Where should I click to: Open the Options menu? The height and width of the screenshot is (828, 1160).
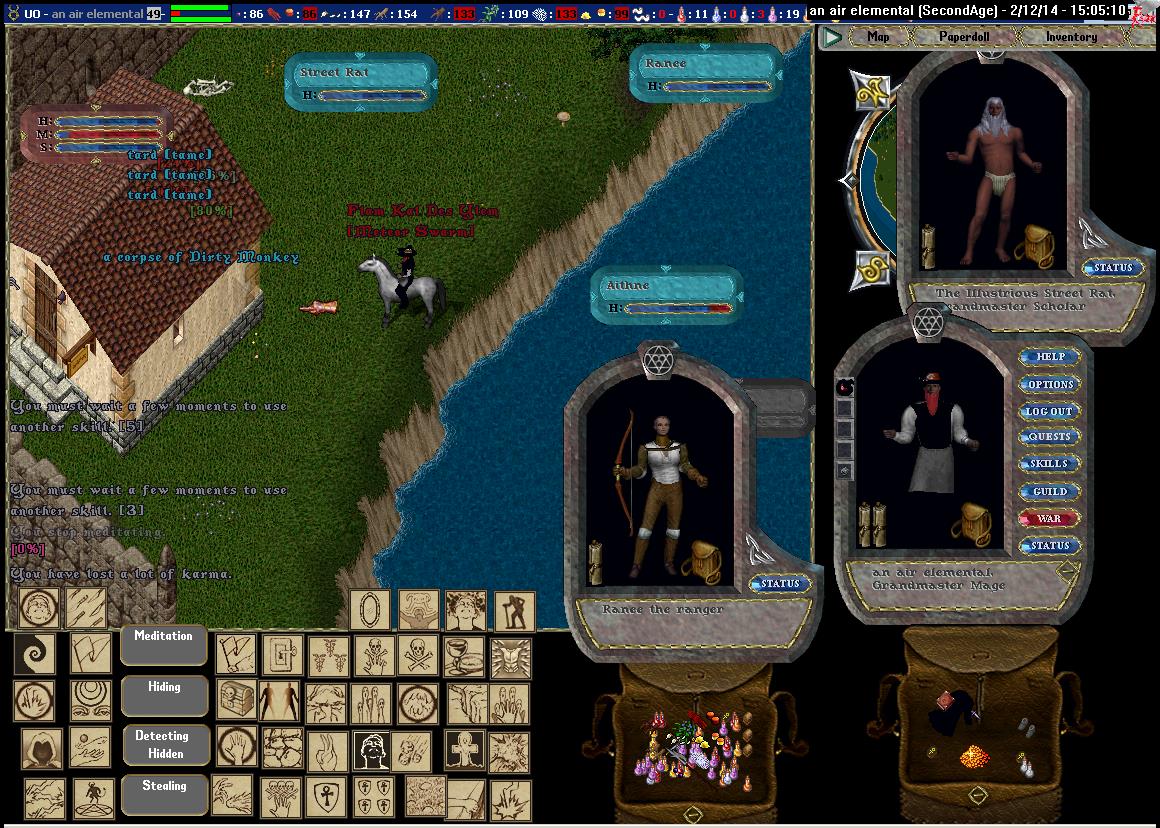click(1050, 384)
